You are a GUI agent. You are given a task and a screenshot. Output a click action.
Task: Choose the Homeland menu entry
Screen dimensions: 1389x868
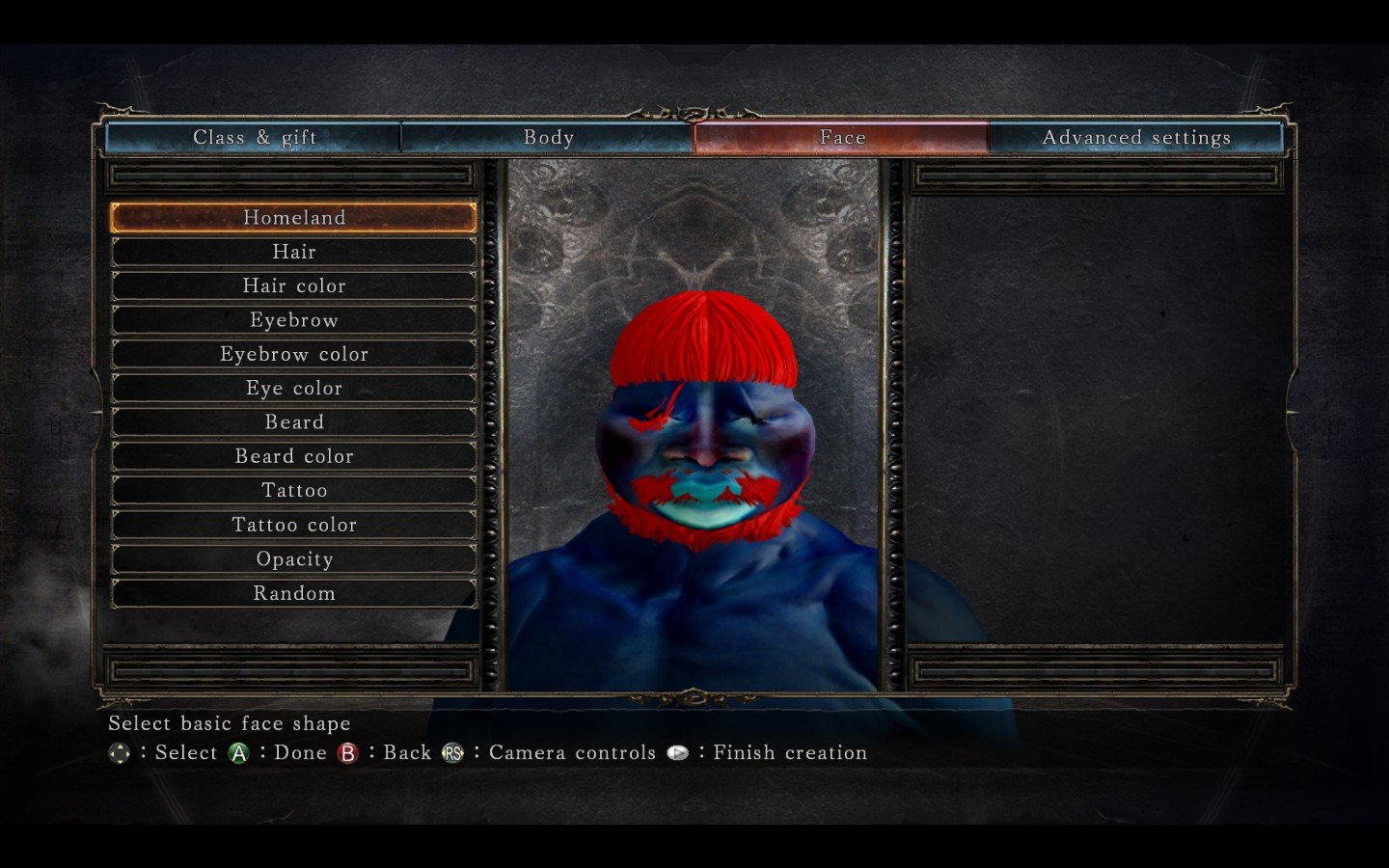pos(294,218)
